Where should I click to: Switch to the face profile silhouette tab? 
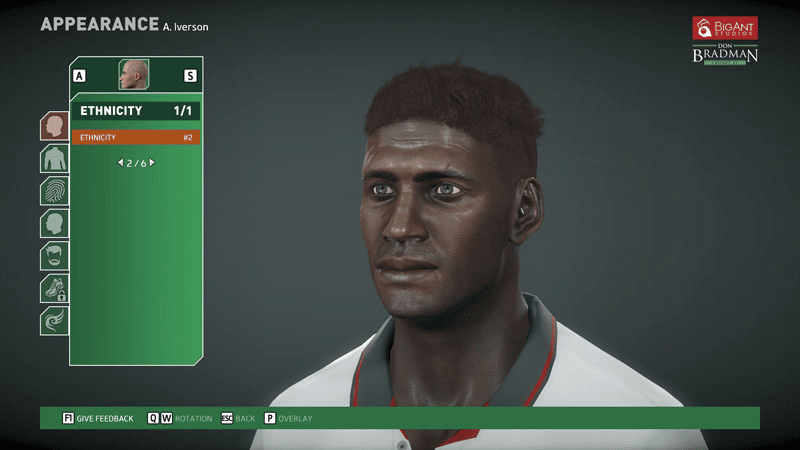pos(54,223)
